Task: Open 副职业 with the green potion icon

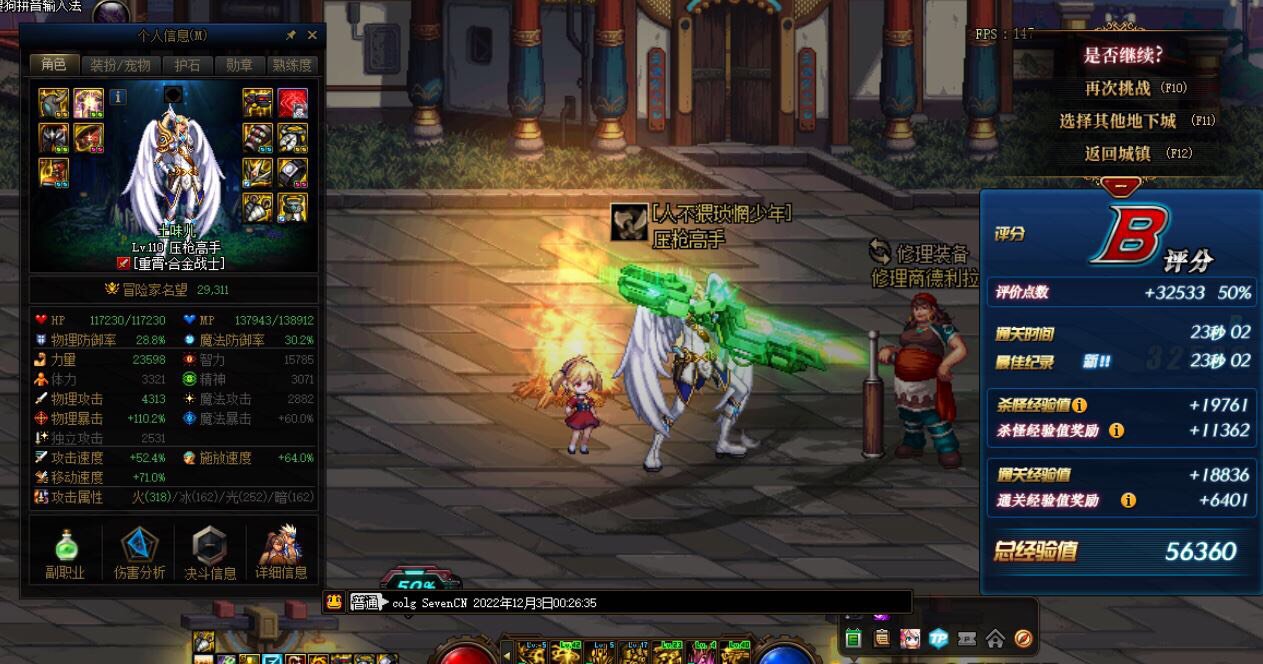Action: click(65, 552)
